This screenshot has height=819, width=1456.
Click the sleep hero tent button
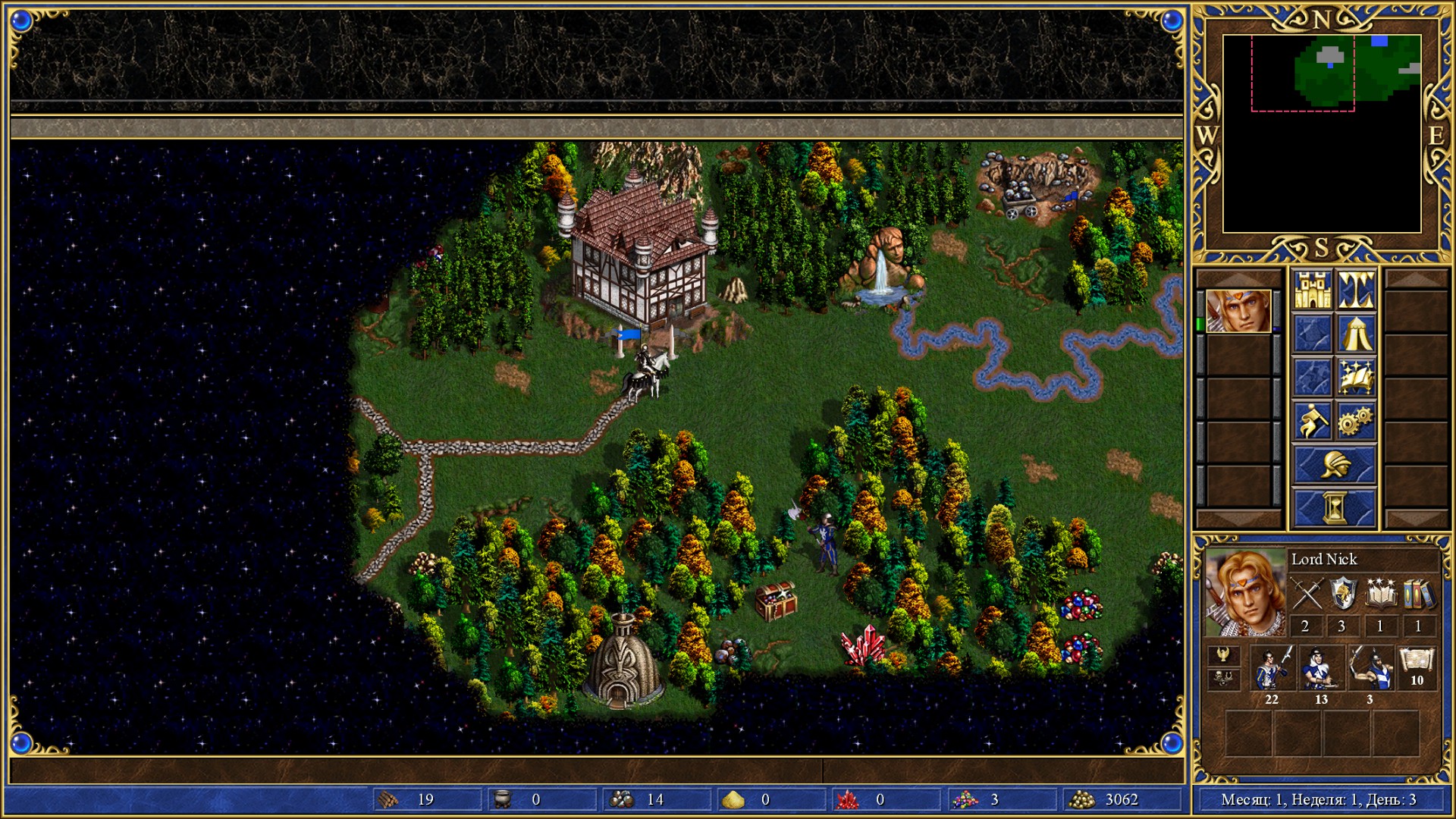click(1356, 334)
